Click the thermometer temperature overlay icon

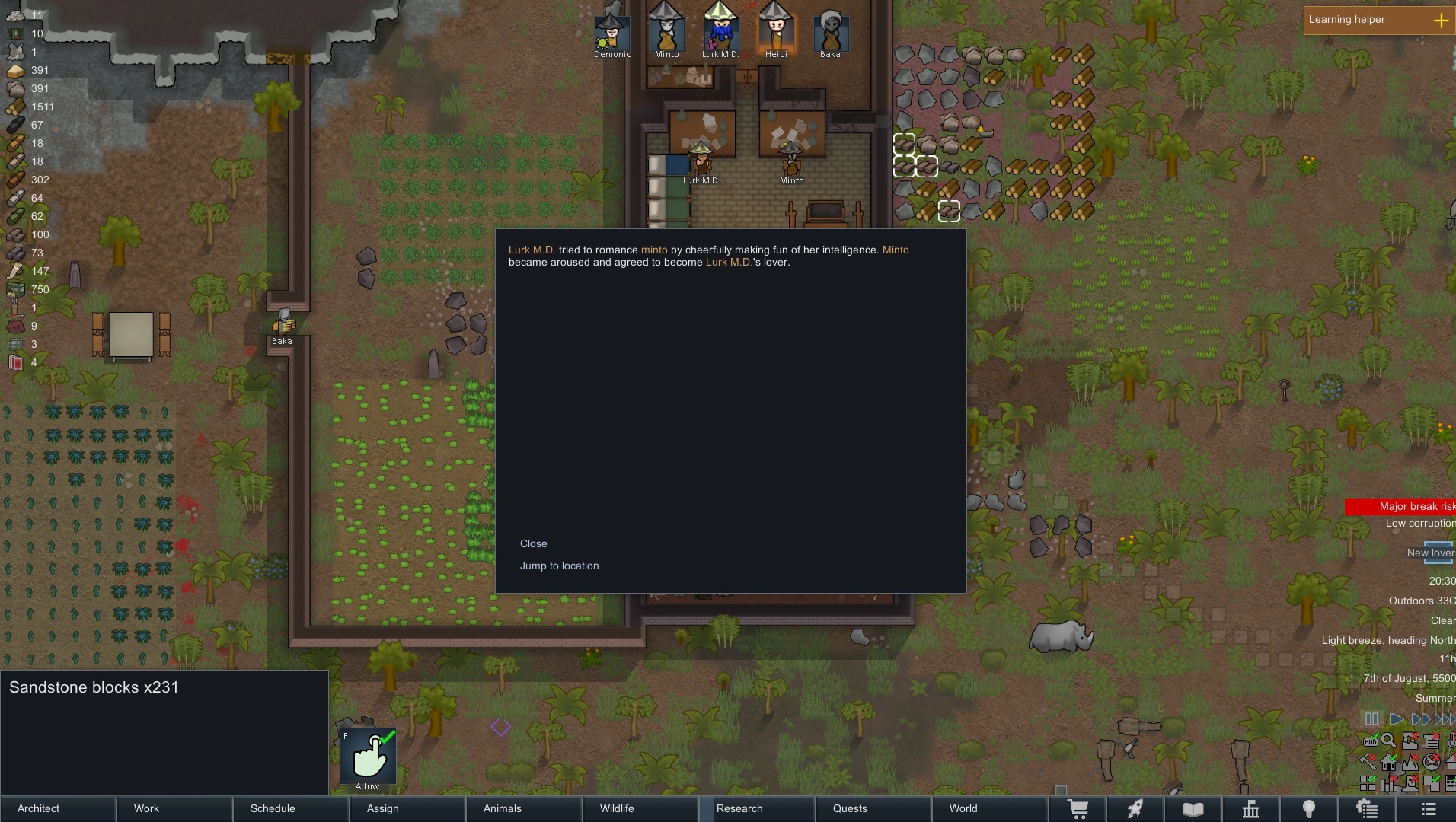pyautogui.click(x=1451, y=741)
